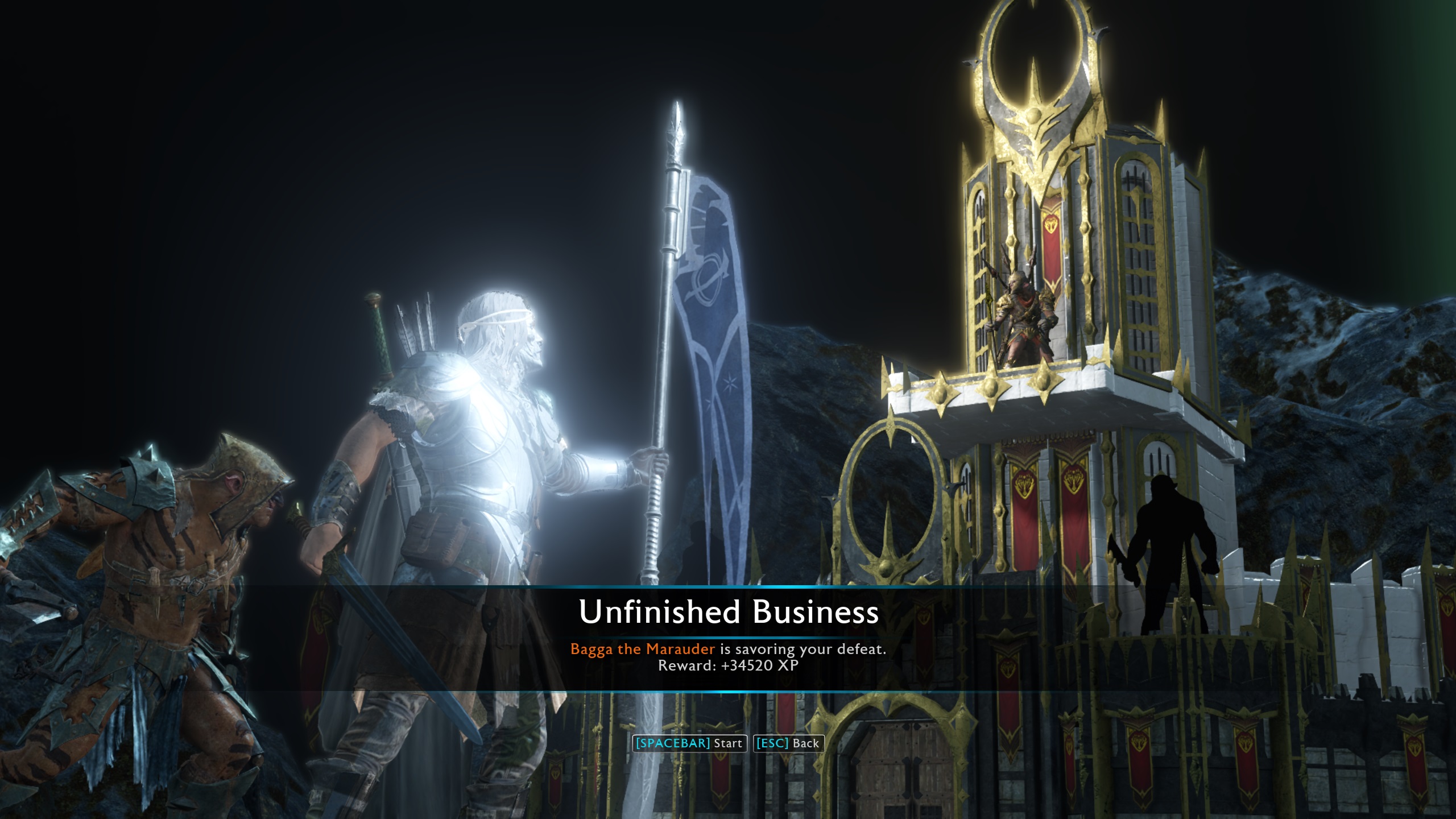Go back using the Back button
This screenshot has width=1456, height=819.
[x=788, y=743]
